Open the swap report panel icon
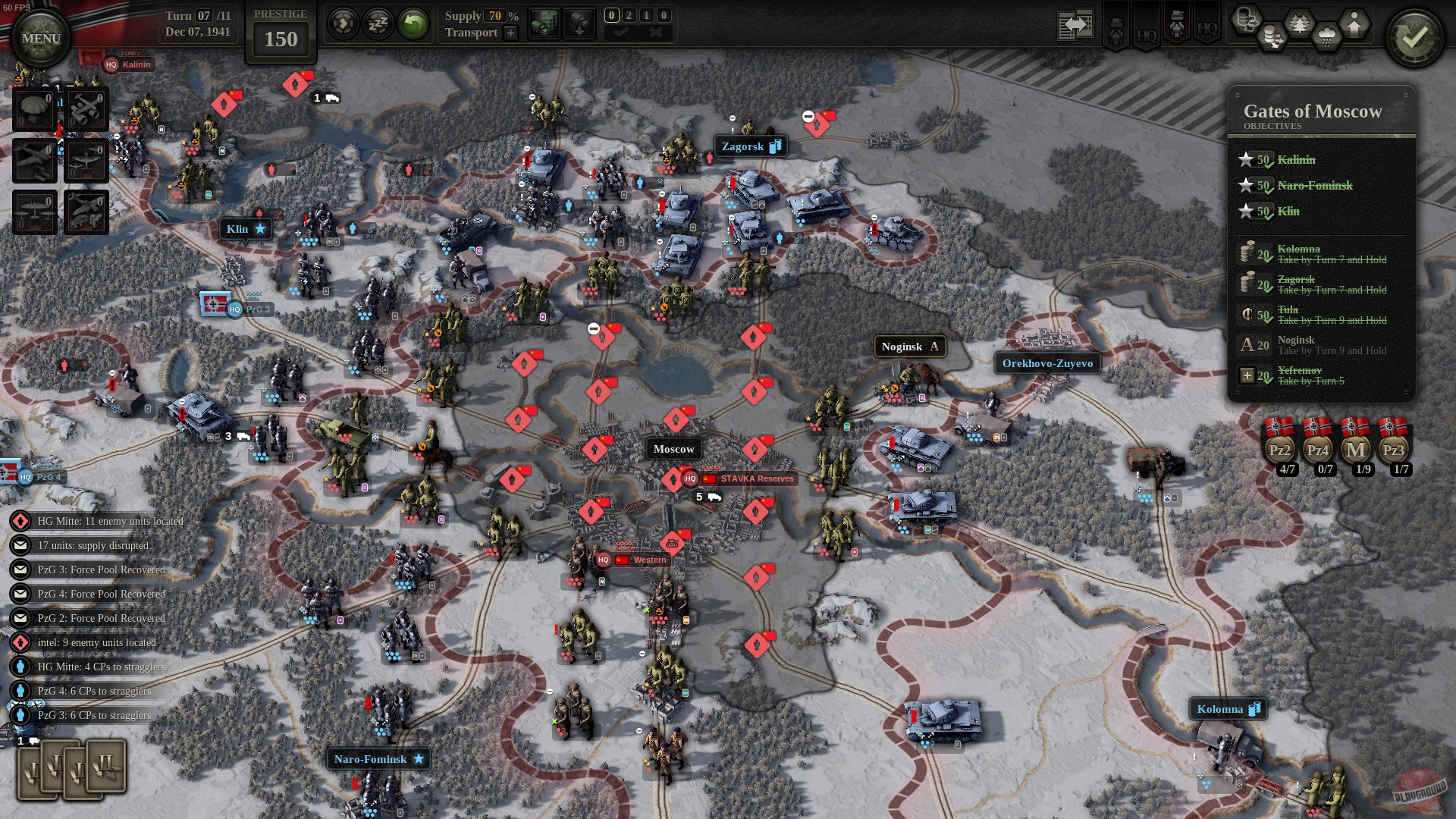 [x=1075, y=24]
